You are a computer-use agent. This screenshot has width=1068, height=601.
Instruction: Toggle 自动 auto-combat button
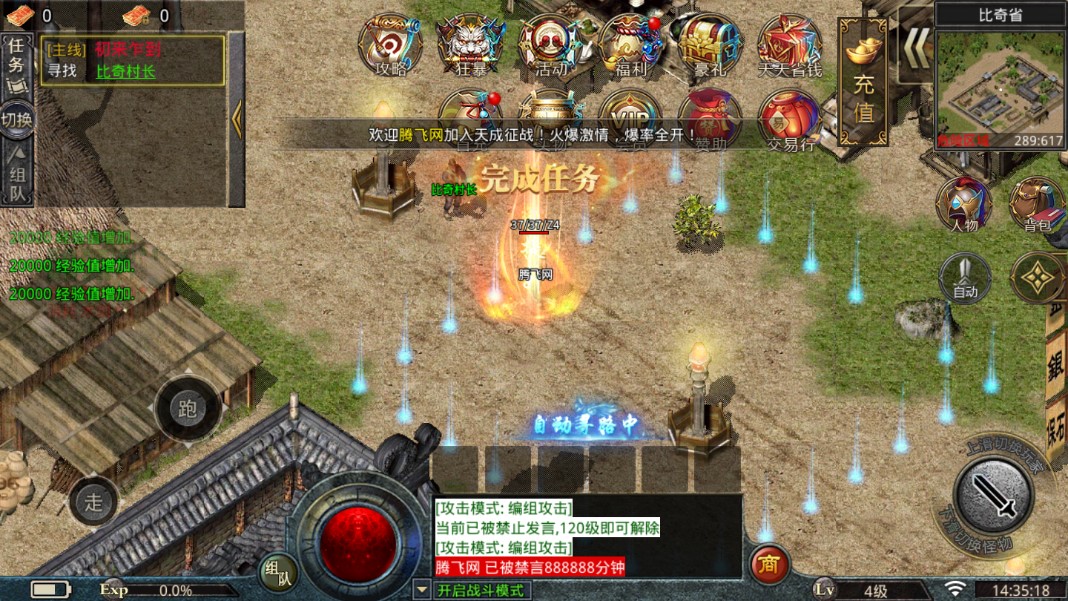(965, 277)
